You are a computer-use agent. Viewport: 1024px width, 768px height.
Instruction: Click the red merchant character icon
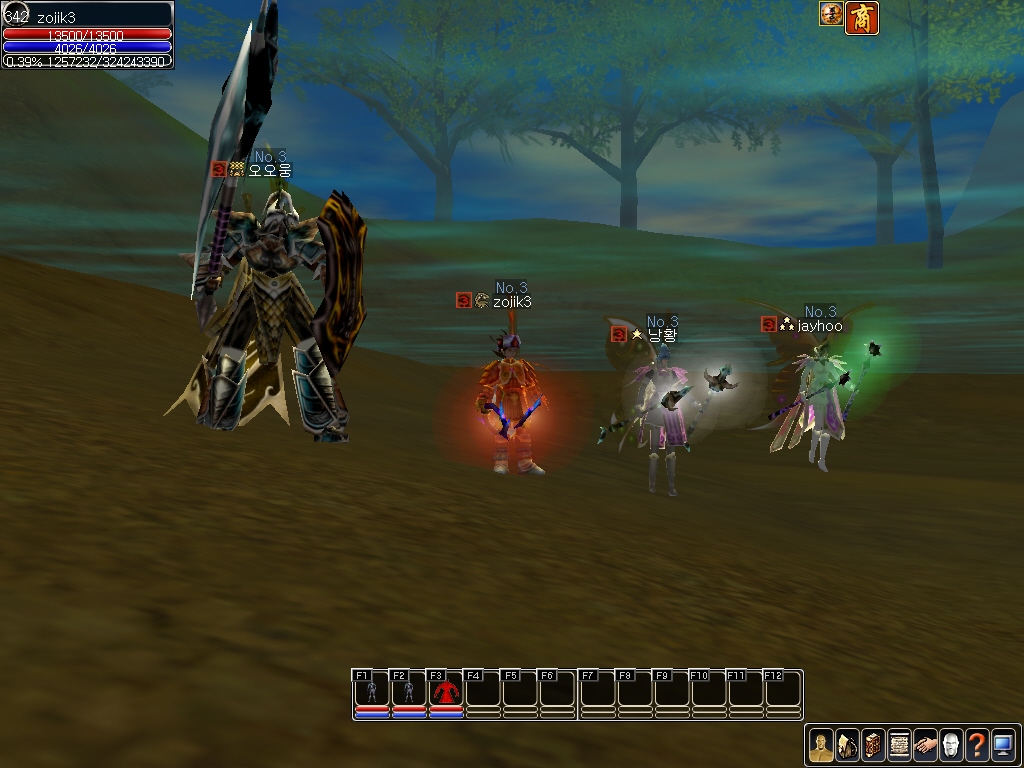tap(861, 17)
